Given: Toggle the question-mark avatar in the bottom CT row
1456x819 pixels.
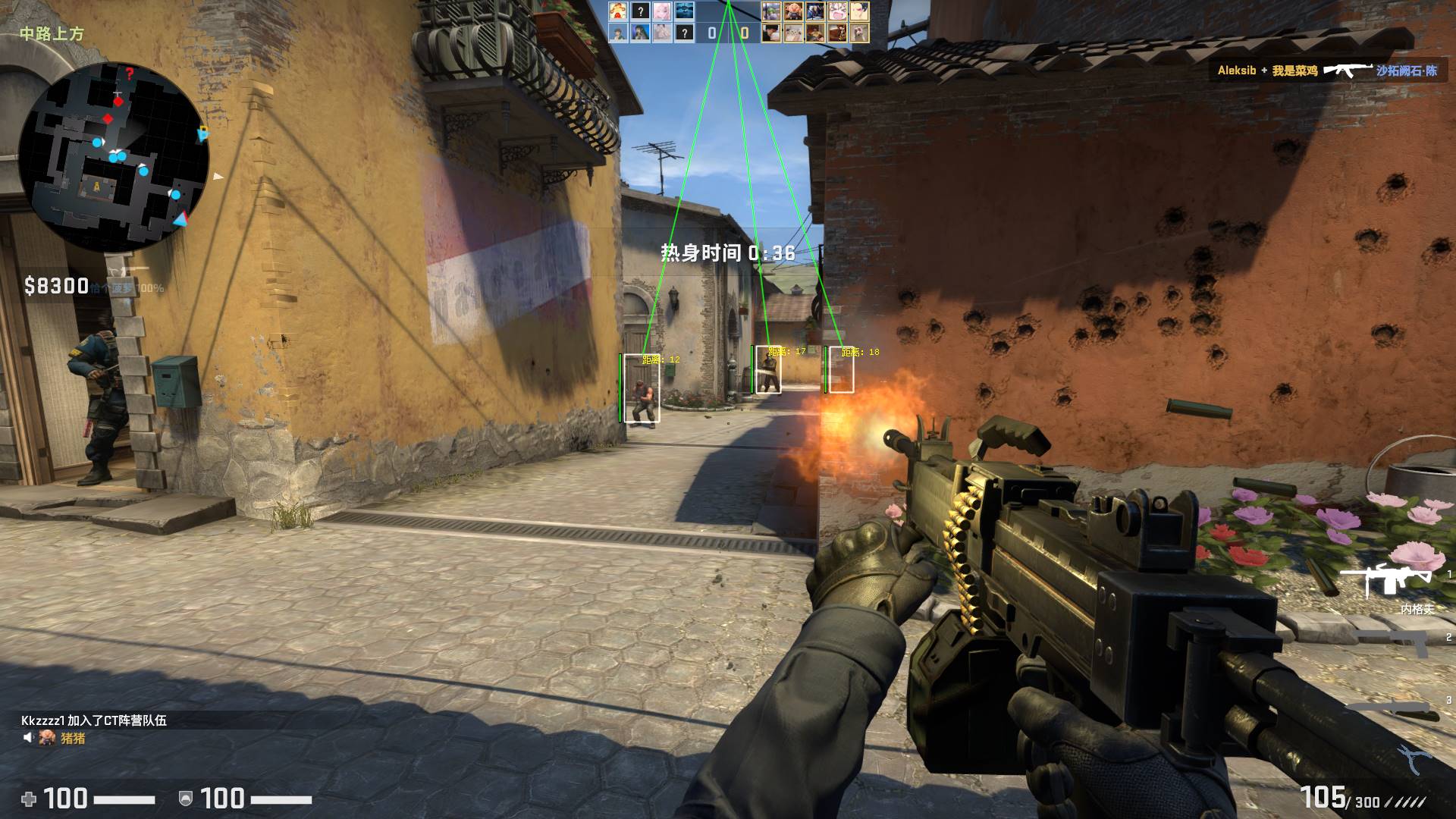Looking at the screenshot, I should click(x=684, y=32).
